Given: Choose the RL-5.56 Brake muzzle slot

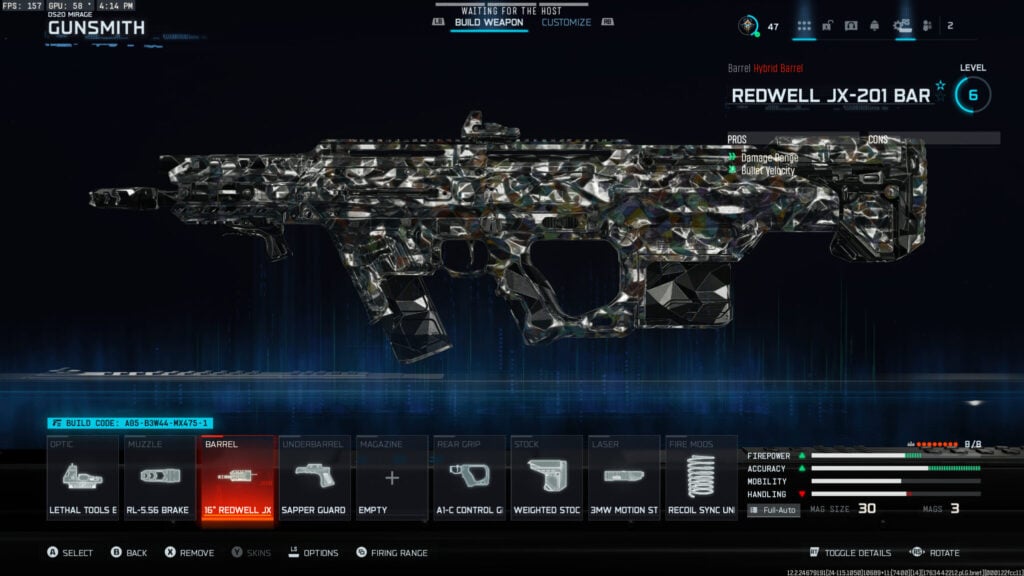Looking at the screenshot, I should click(160, 478).
